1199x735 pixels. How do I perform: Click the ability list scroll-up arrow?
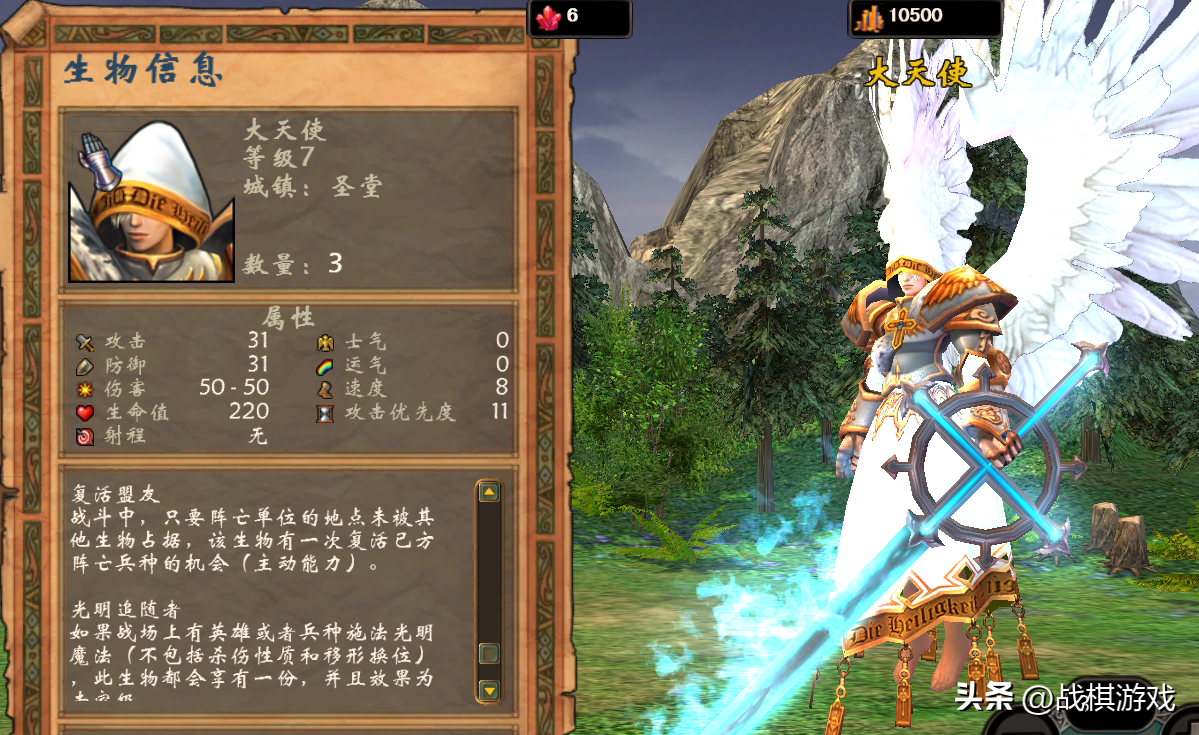tap(489, 492)
